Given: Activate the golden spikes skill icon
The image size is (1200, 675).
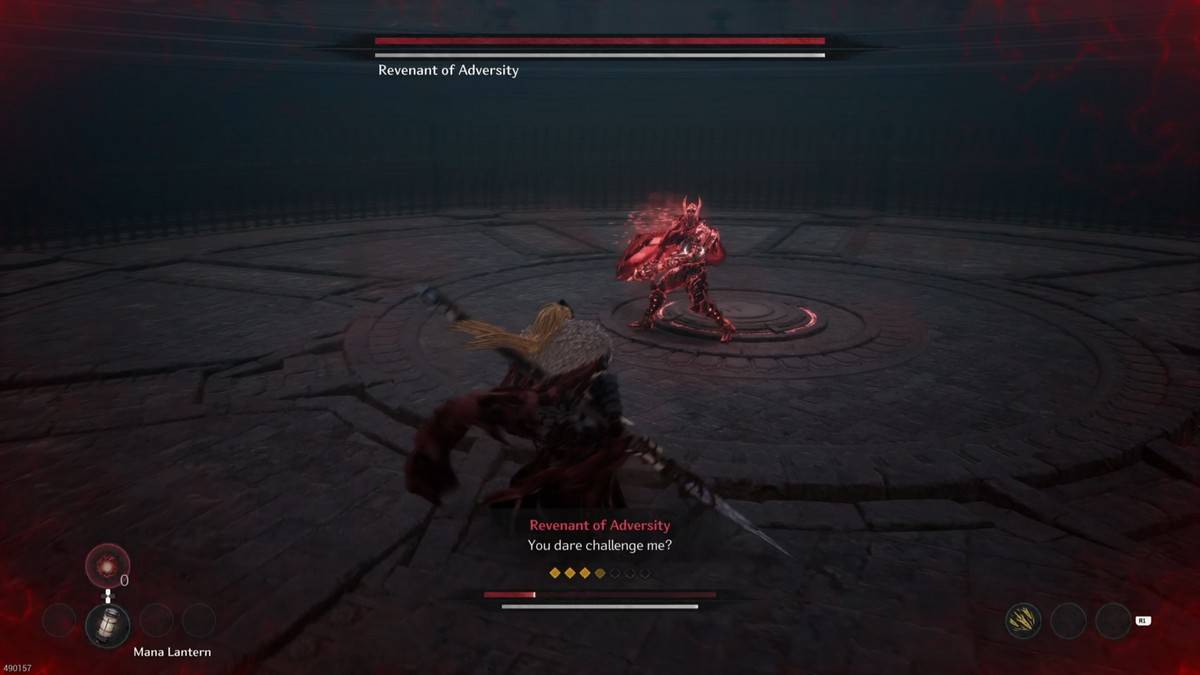Looking at the screenshot, I should coord(1023,621).
